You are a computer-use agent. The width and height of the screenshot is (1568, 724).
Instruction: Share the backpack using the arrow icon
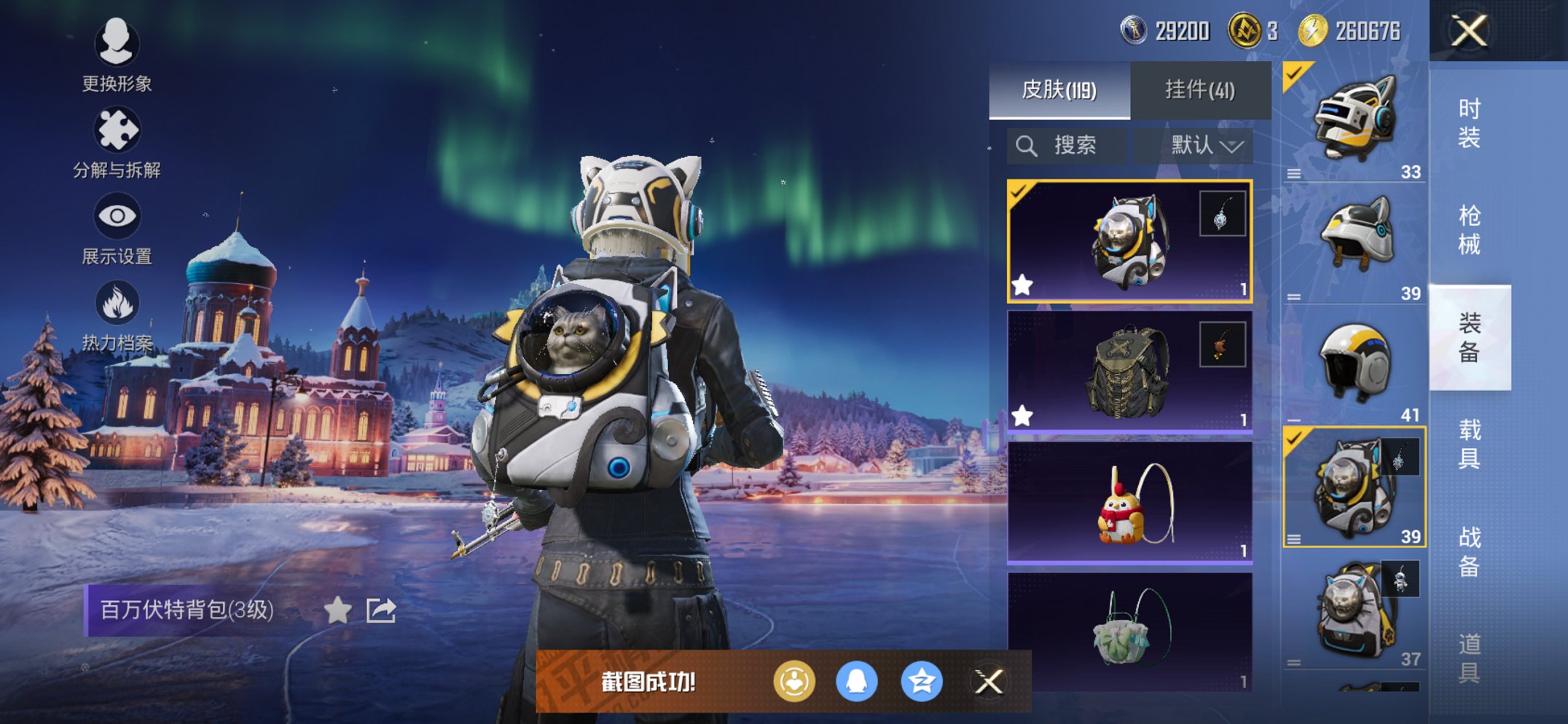pyautogui.click(x=380, y=610)
